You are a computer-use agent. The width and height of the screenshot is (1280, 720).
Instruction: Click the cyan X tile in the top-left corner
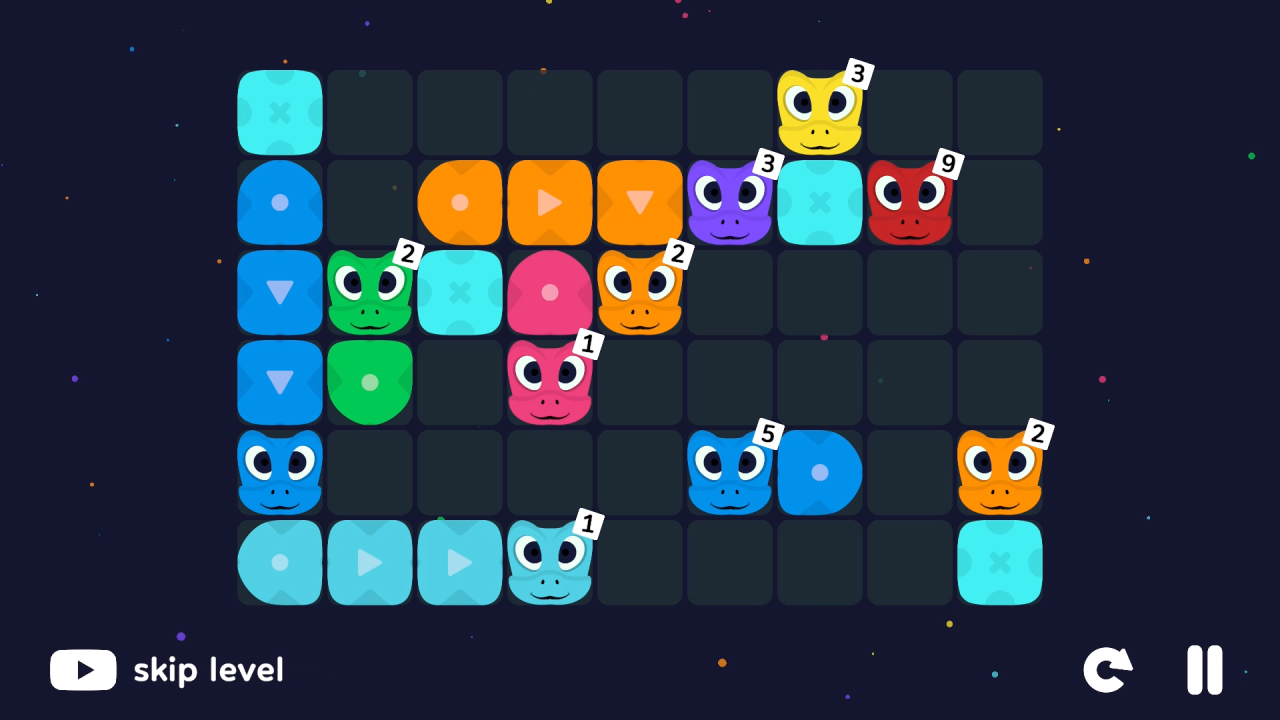[x=280, y=113]
